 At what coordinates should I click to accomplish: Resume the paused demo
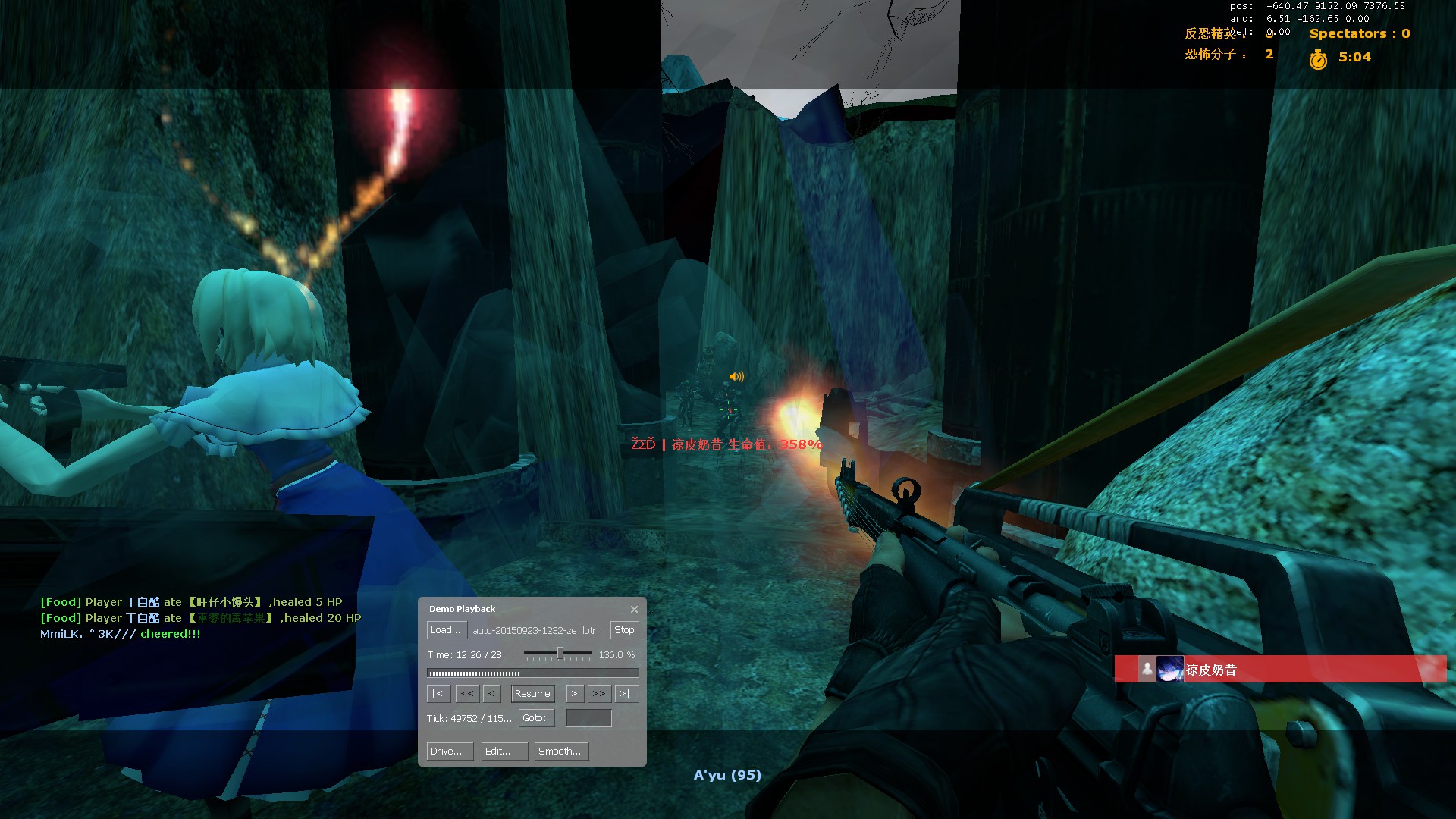532,694
